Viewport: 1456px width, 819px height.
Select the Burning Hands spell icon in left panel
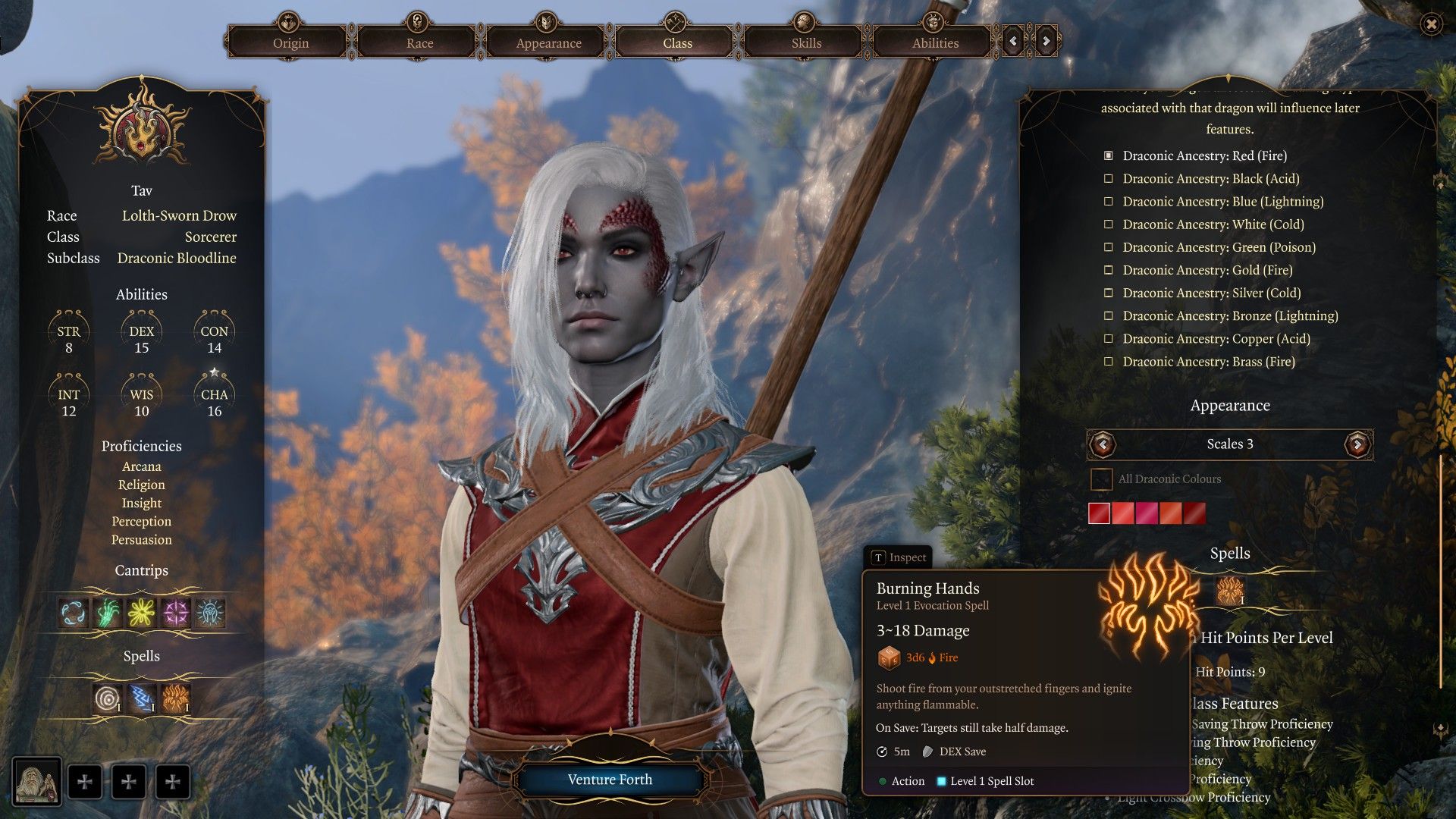point(176,698)
